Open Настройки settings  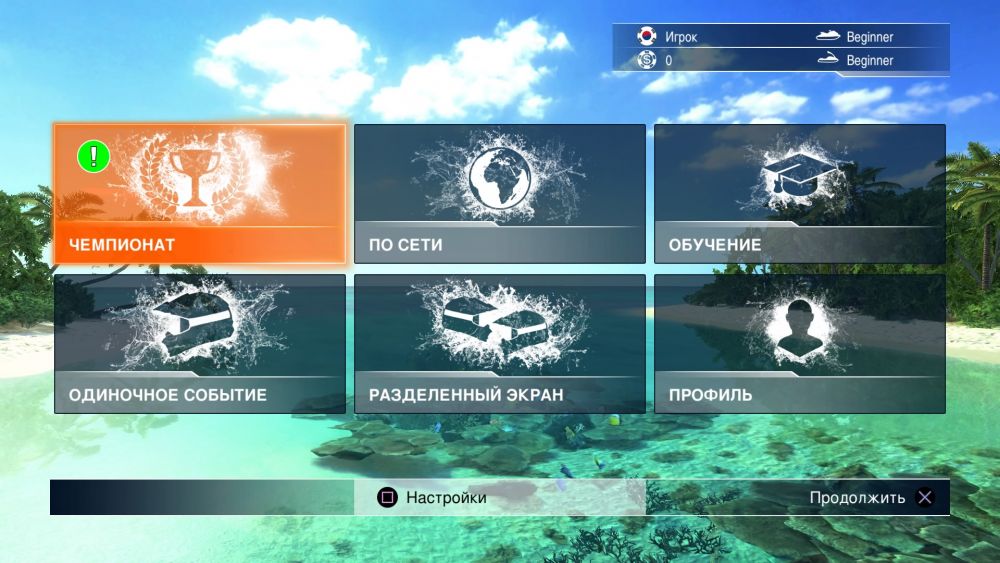pyautogui.click(x=433, y=497)
